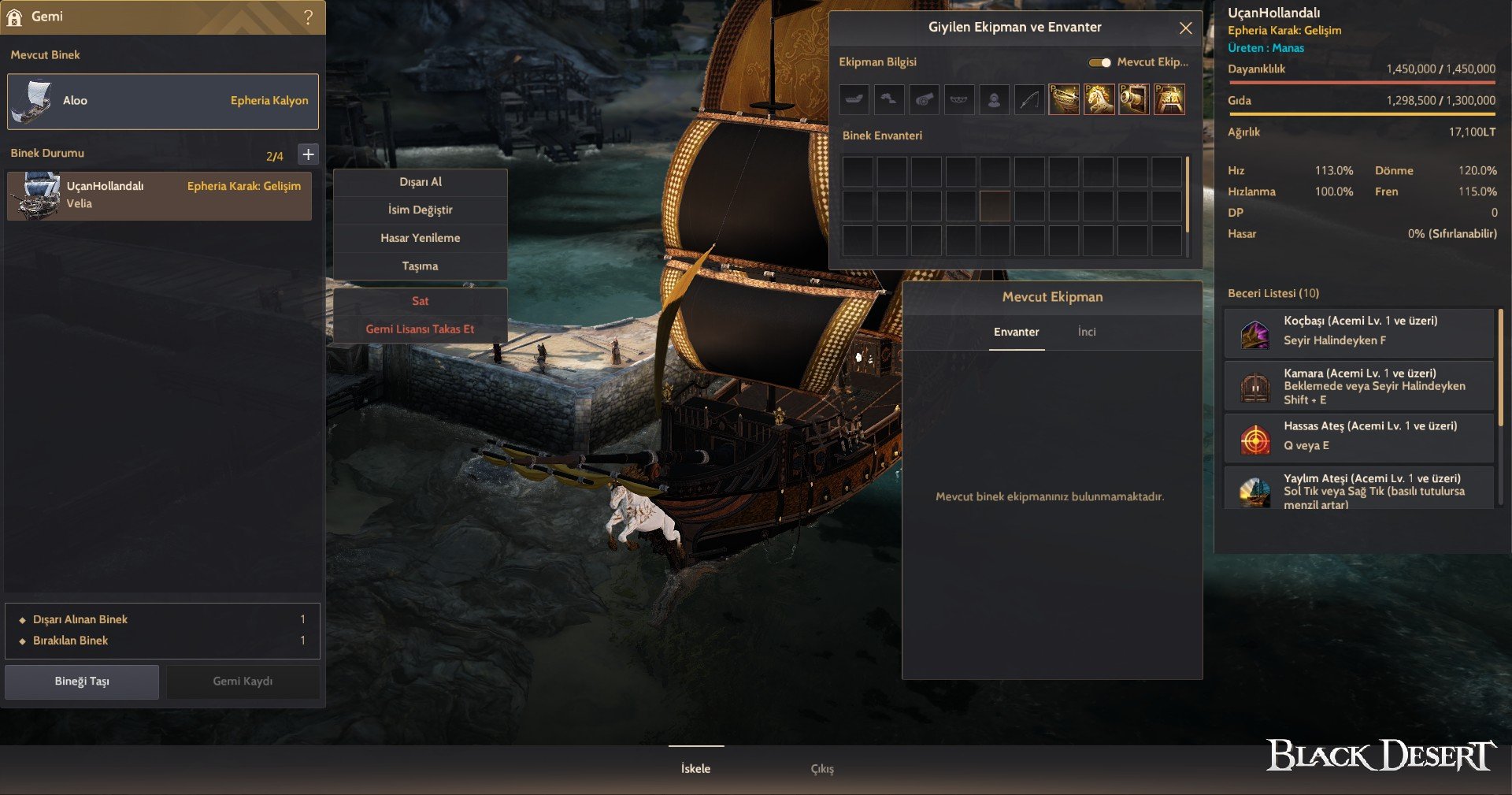Click the Bineği Taşı button

pyautogui.click(x=82, y=682)
